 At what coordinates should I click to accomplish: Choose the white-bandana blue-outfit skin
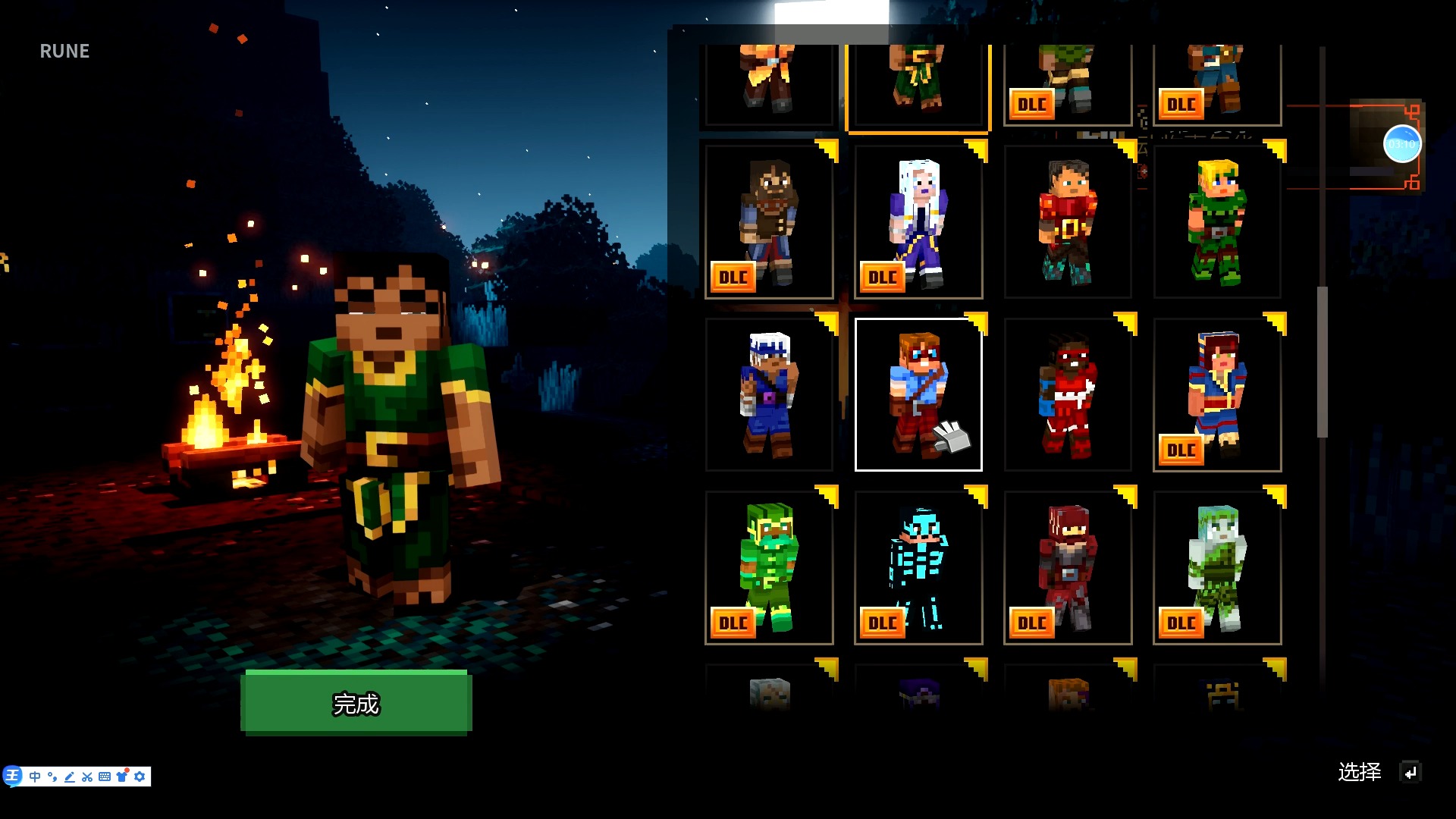tap(769, 394)
